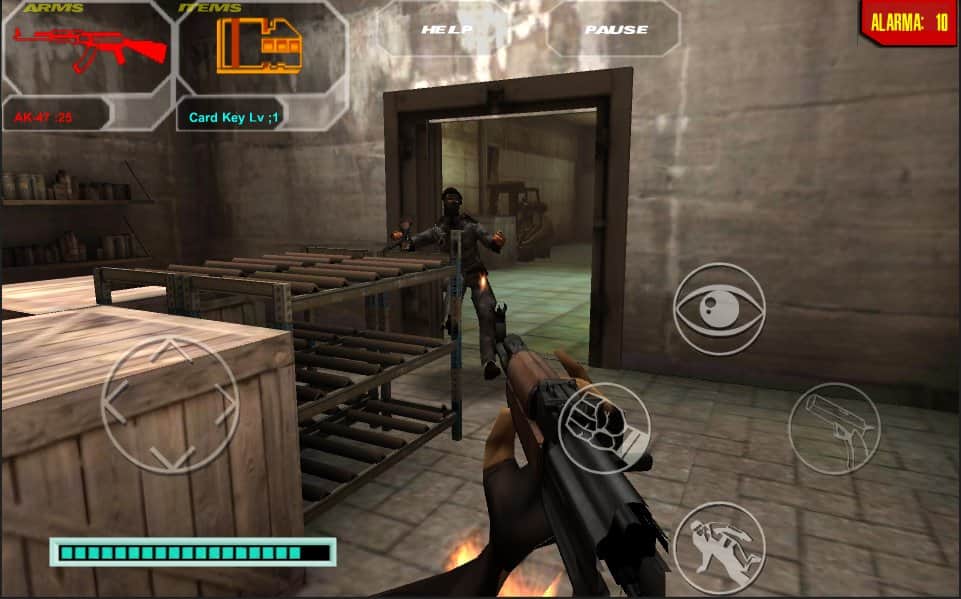Move forward using the up arrow
Viewport: 961px width, 599px height.
(171, 351)
